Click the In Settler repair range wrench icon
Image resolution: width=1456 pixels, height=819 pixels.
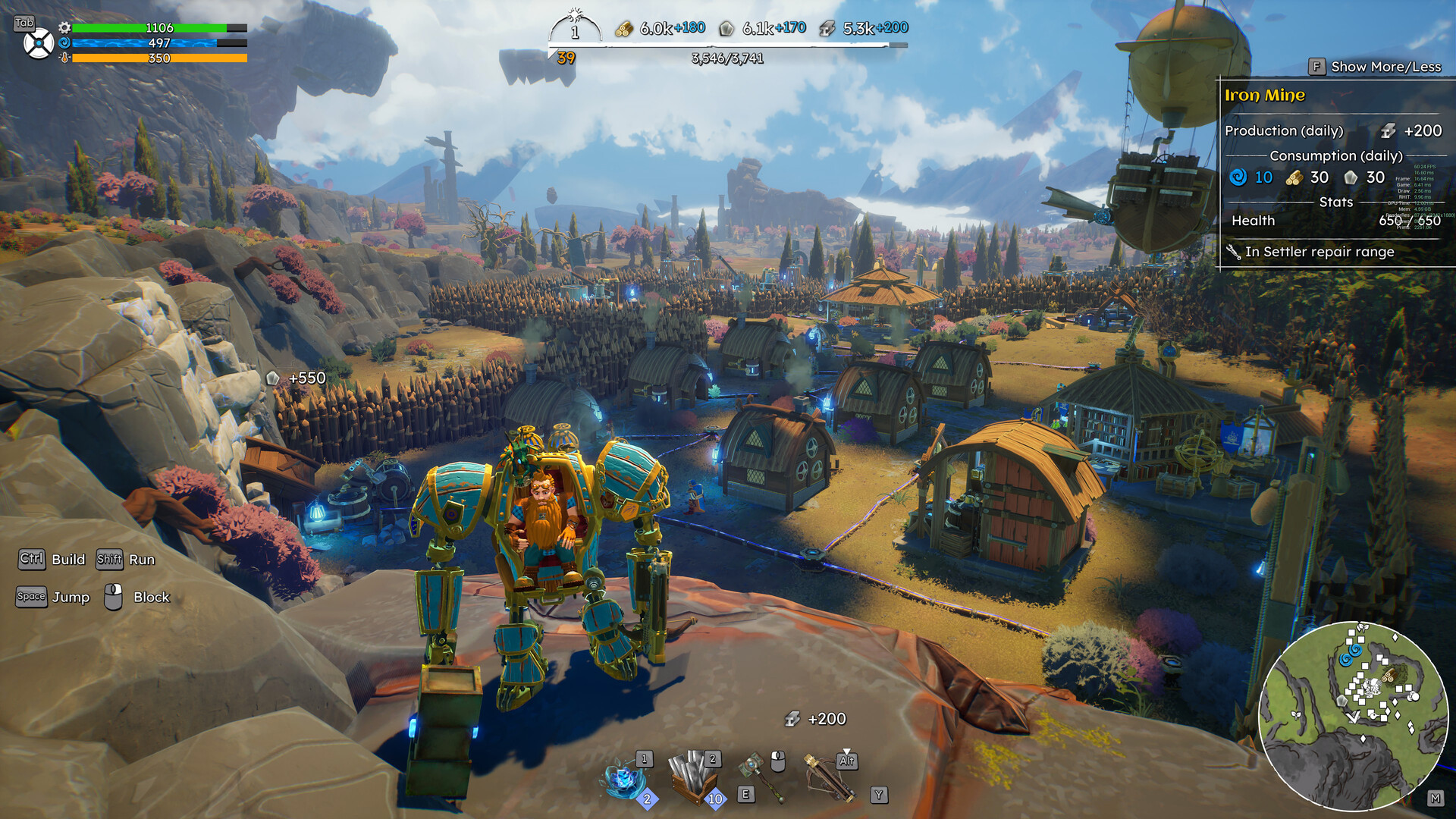(x=1233, y=252)
